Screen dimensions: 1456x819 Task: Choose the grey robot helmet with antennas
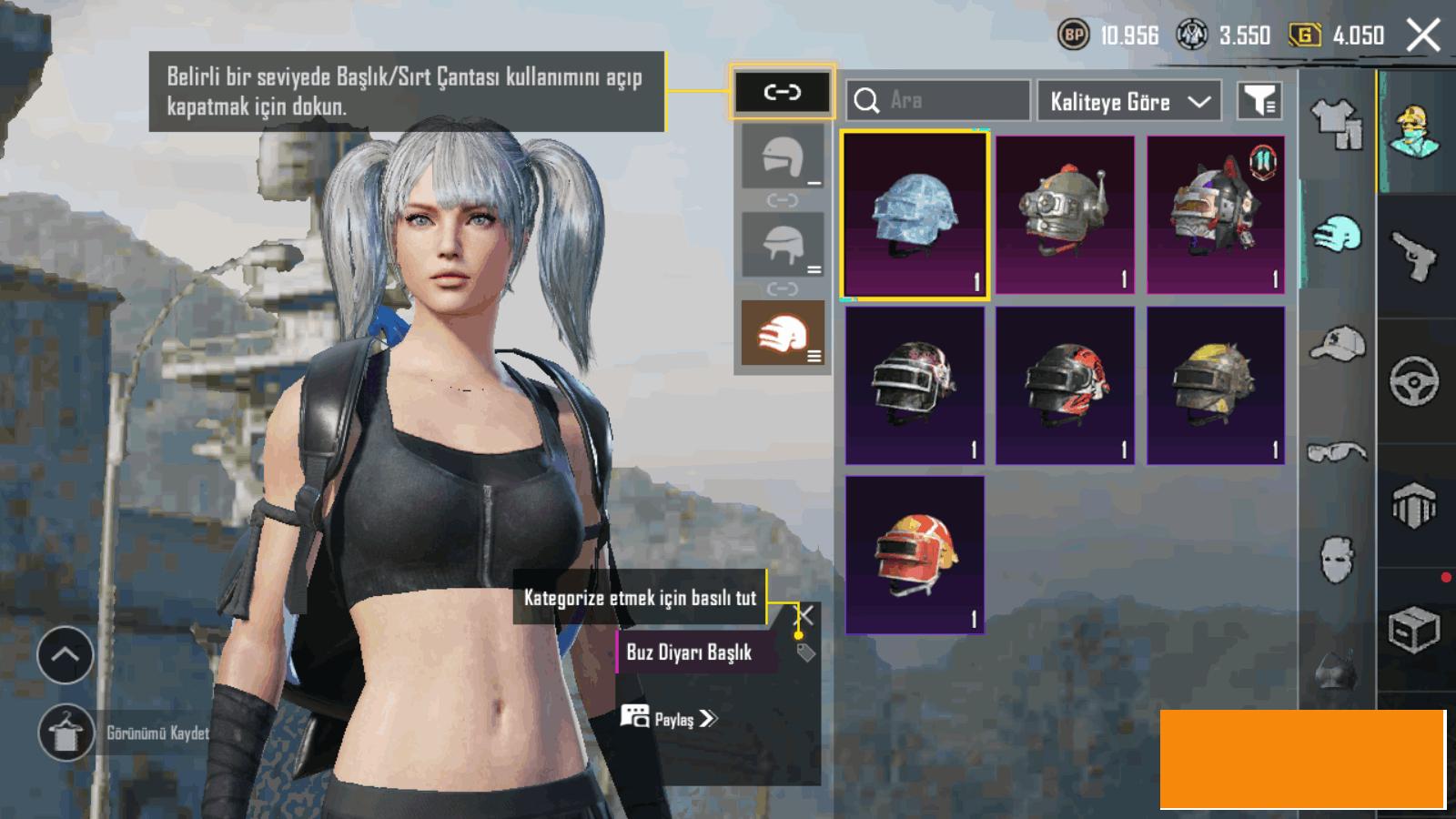pyautogui.click(x=1065, y=215)
